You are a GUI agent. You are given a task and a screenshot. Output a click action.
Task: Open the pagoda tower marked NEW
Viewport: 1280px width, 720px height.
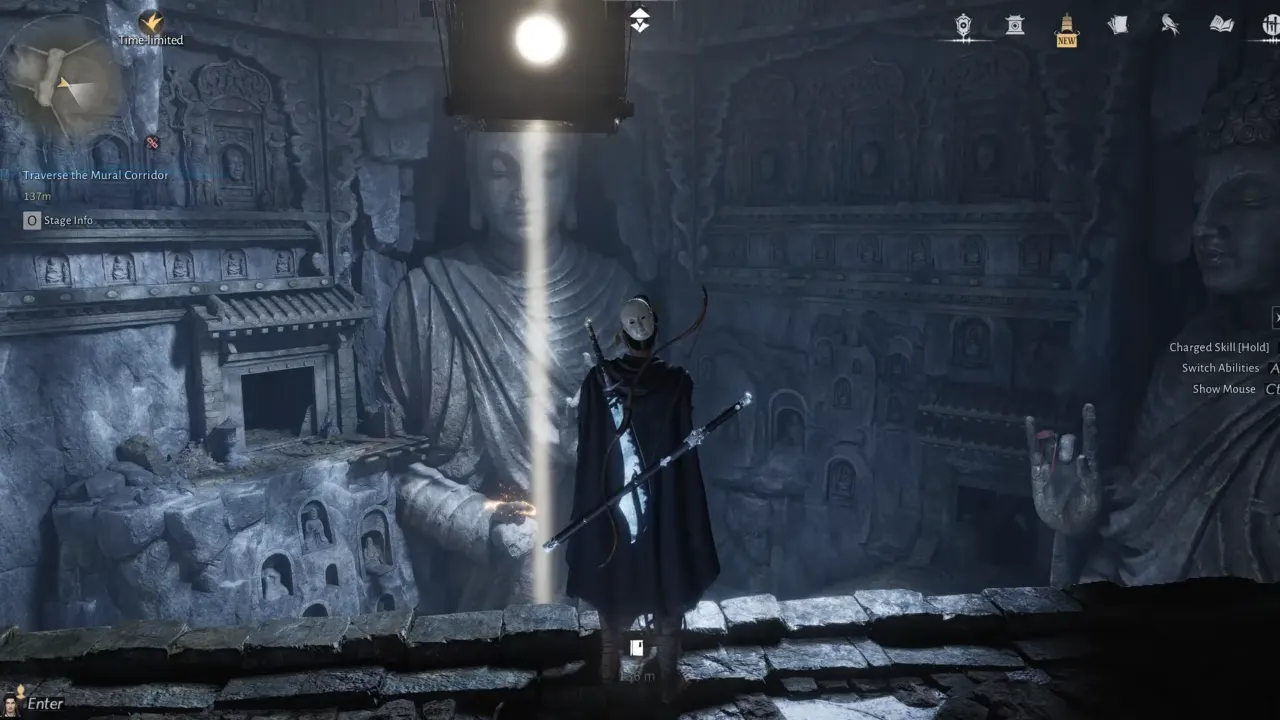click(1065, 25)
